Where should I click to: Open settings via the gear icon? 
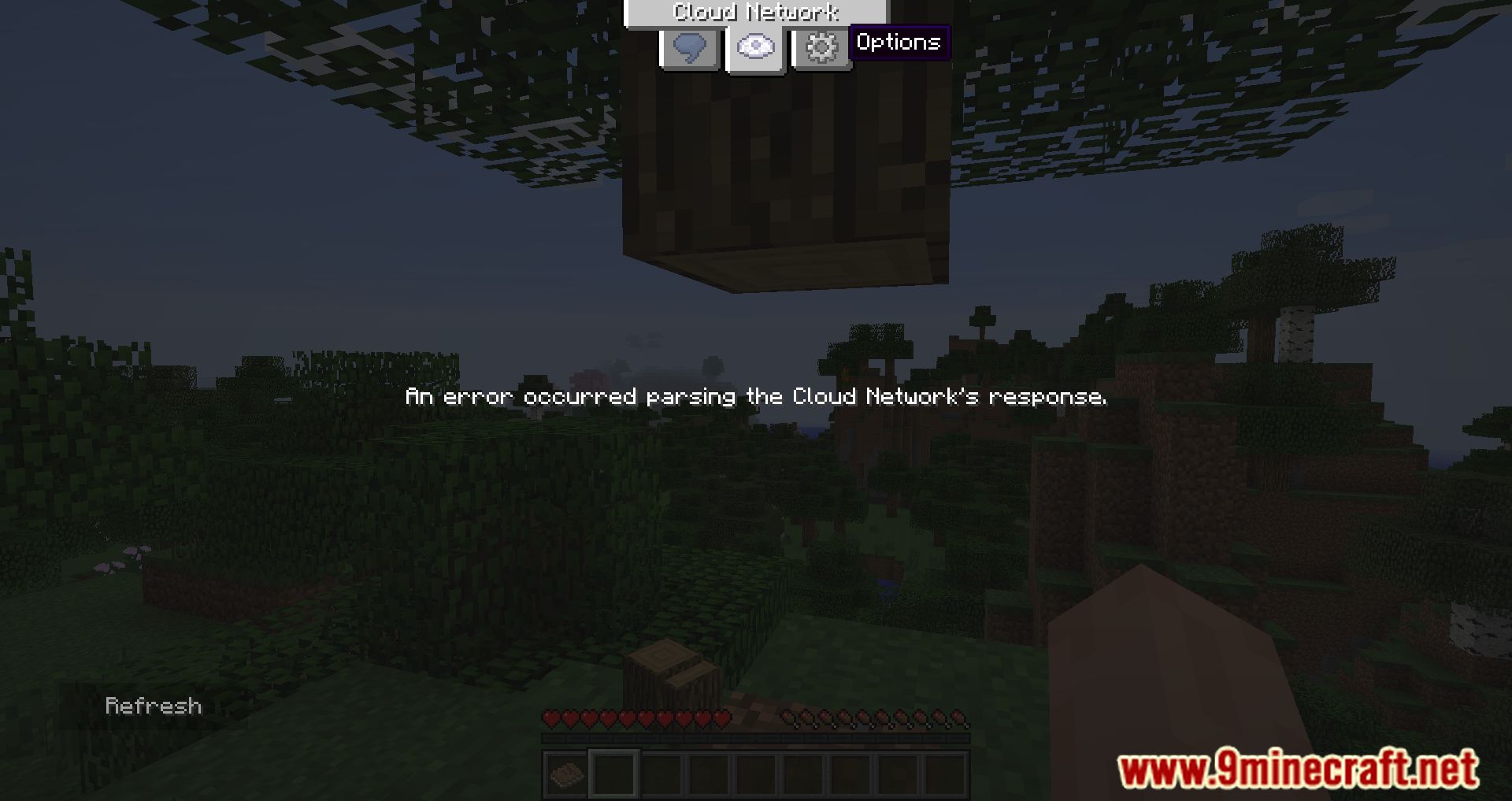click(821, 46)
